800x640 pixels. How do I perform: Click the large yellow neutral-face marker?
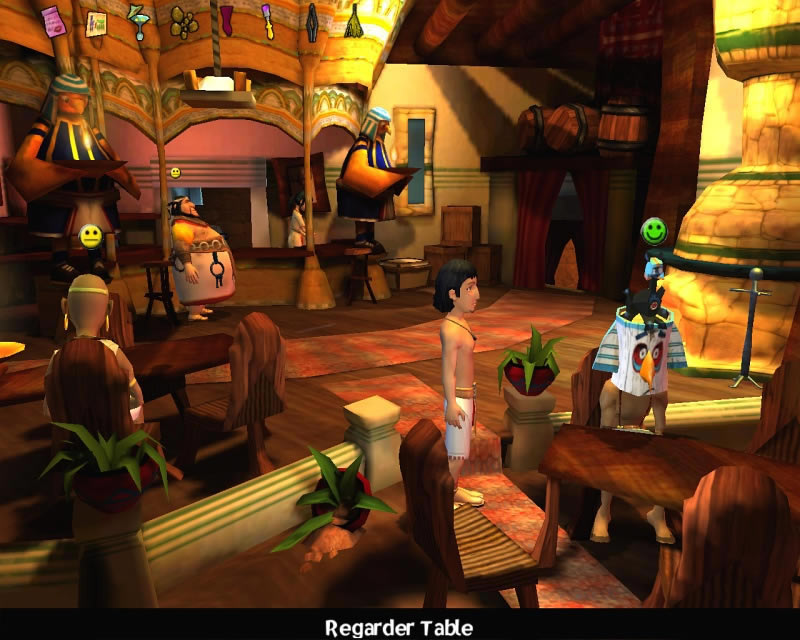click(x=91, y=237)
